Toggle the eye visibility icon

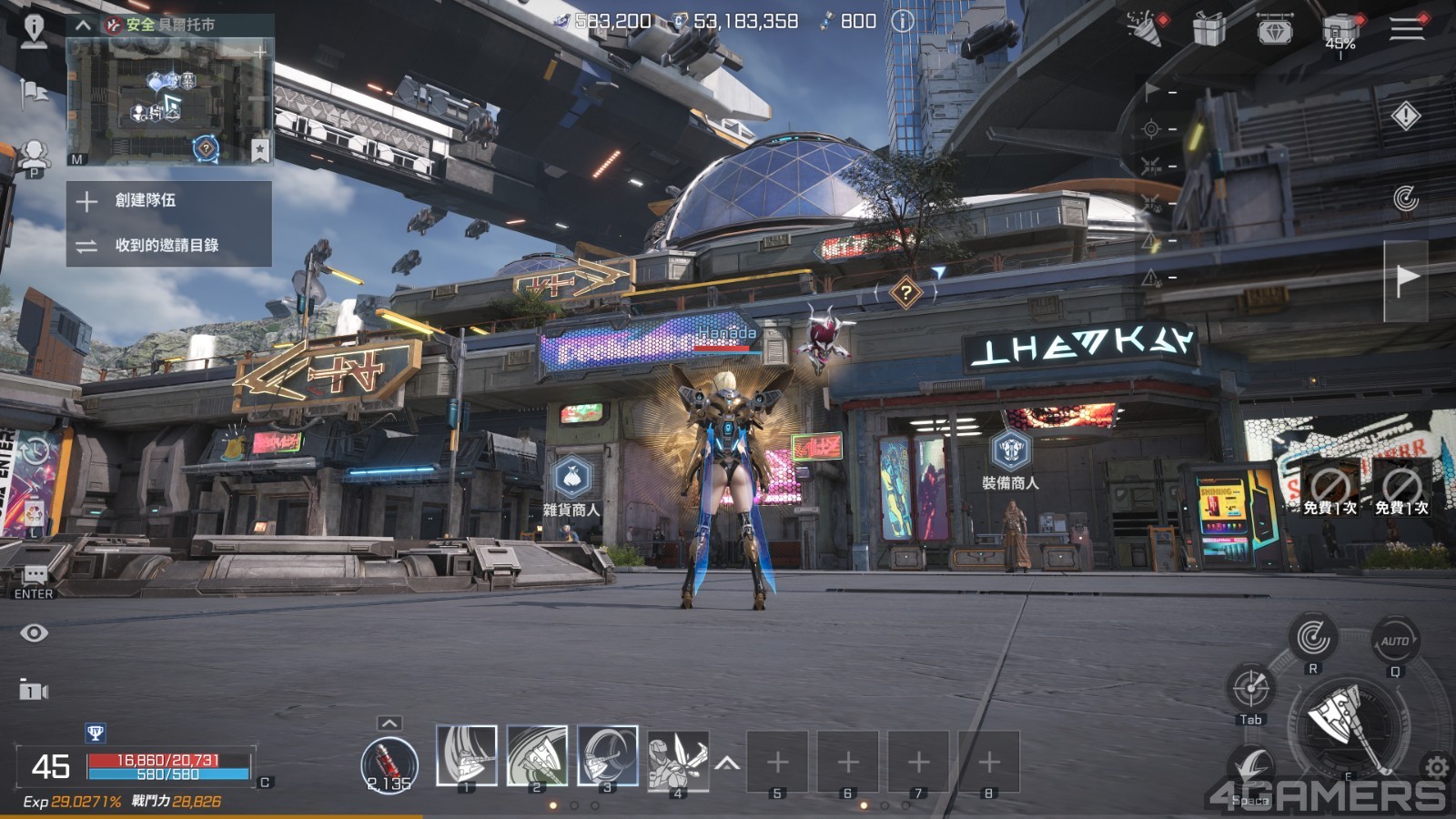click(x=35, y=632)
